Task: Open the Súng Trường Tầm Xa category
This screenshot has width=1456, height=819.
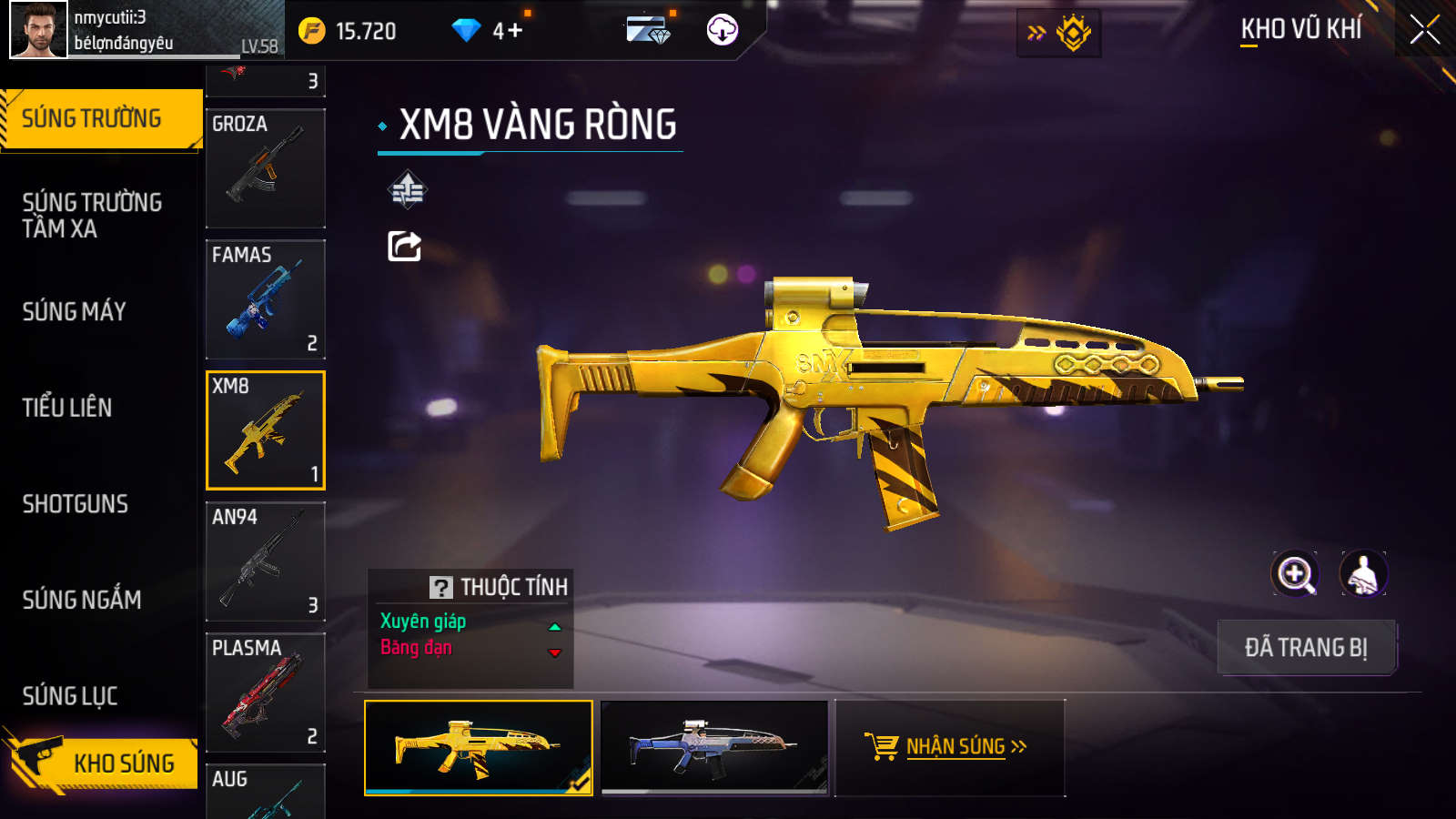Action: (x=92, y=216)
